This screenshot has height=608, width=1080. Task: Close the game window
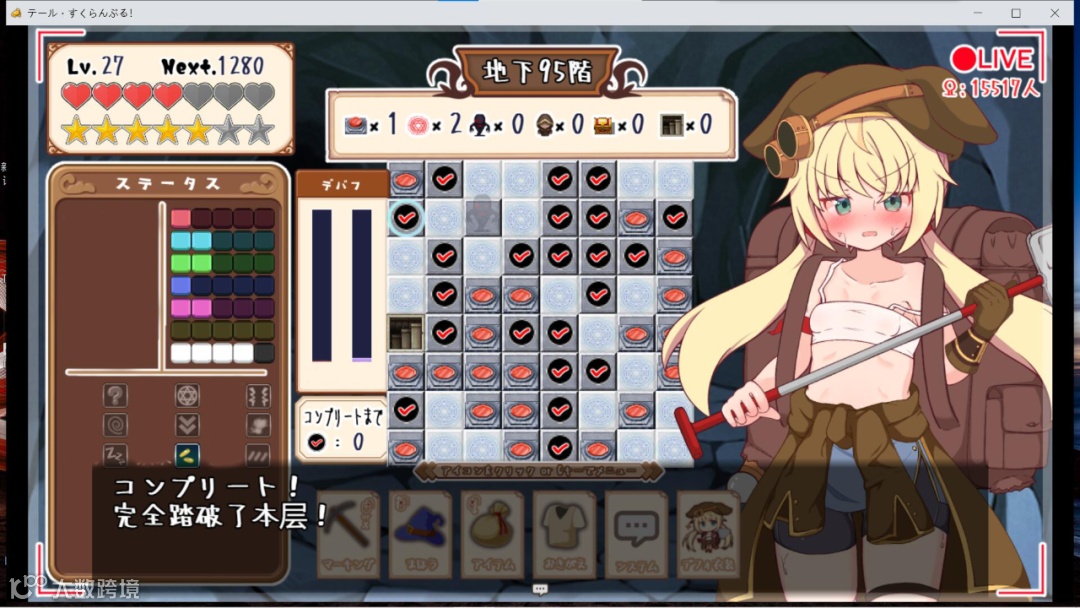coord(1055,13)
